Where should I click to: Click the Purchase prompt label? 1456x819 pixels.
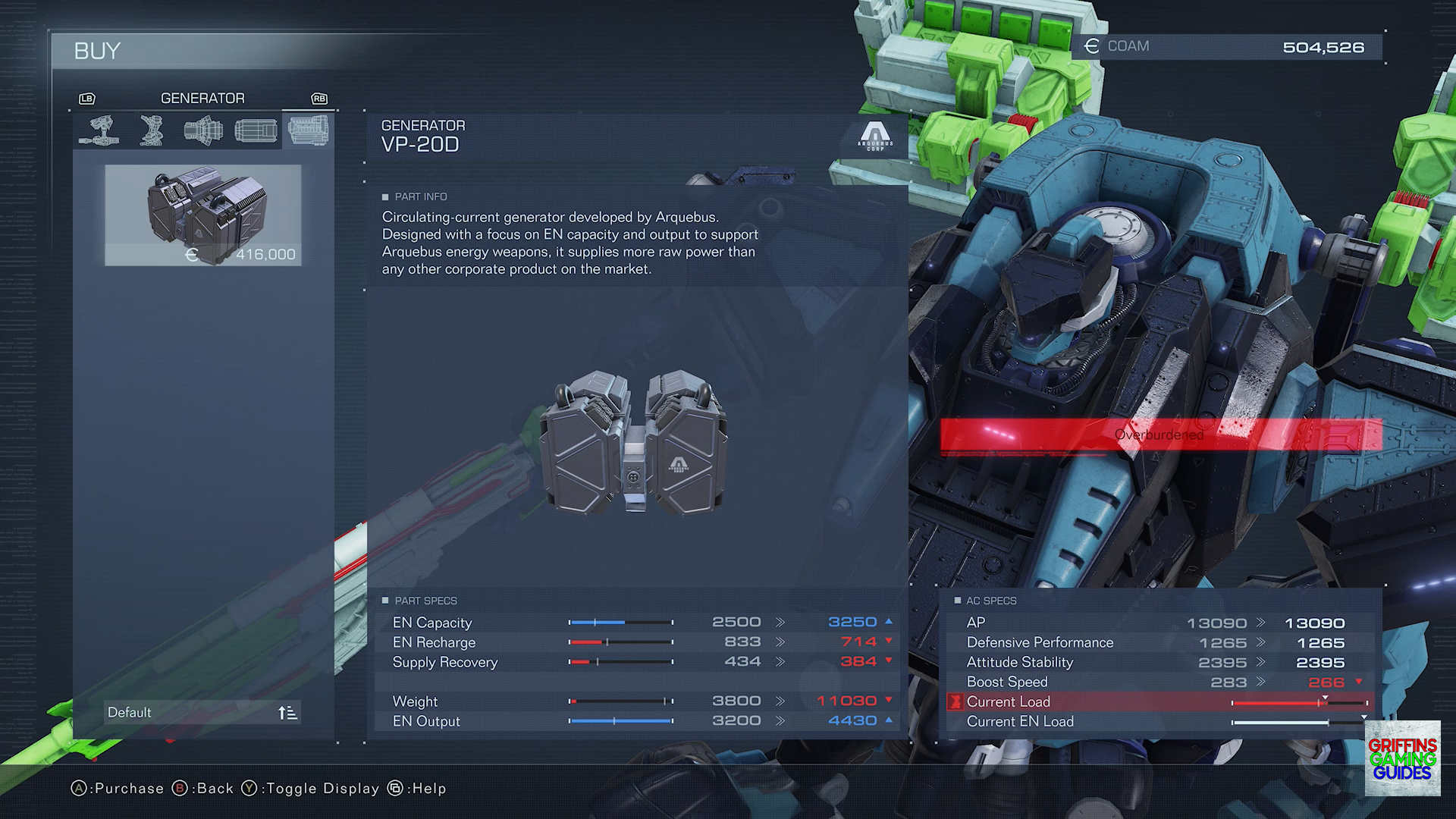[x=118, y=789]
